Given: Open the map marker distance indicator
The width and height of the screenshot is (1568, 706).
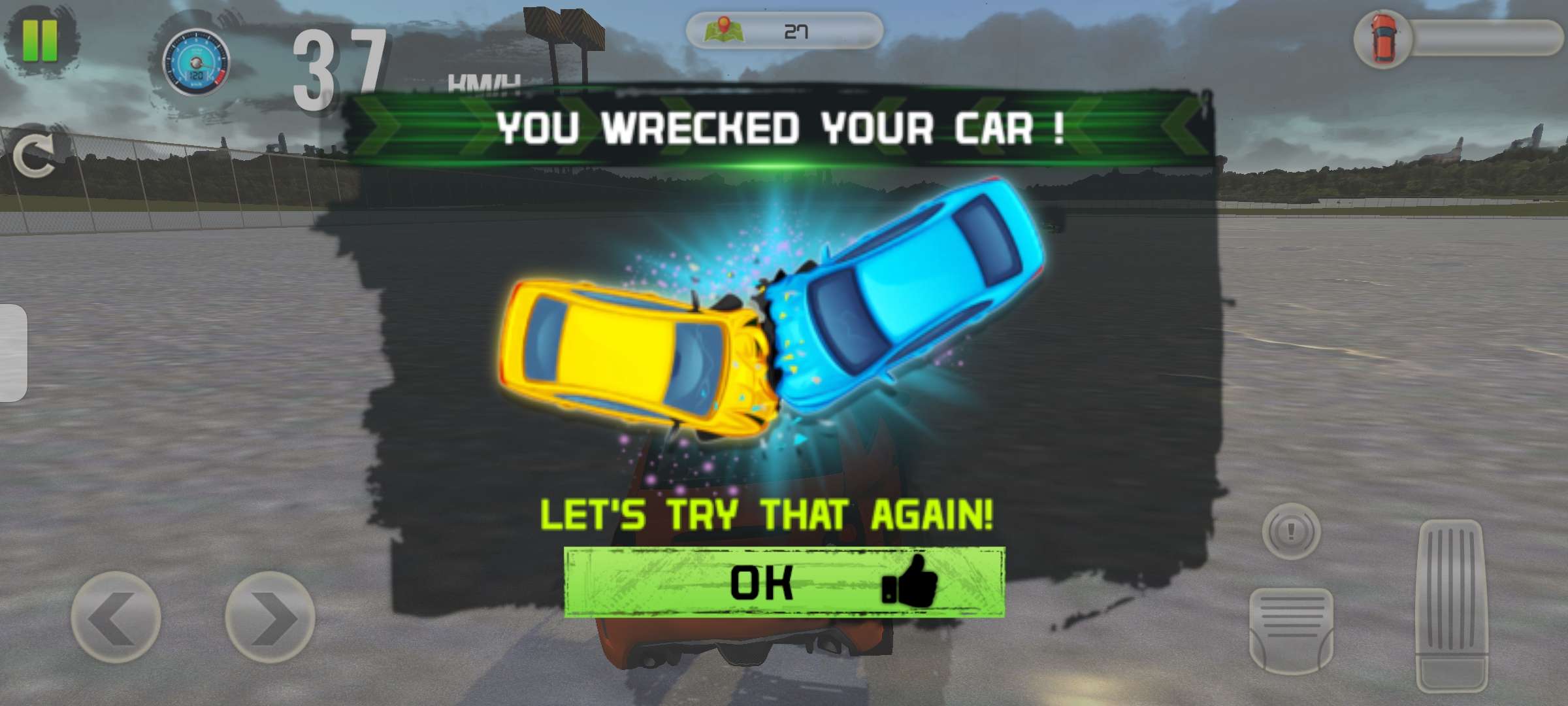Looking at the screenshot, I should pos(784,31).
